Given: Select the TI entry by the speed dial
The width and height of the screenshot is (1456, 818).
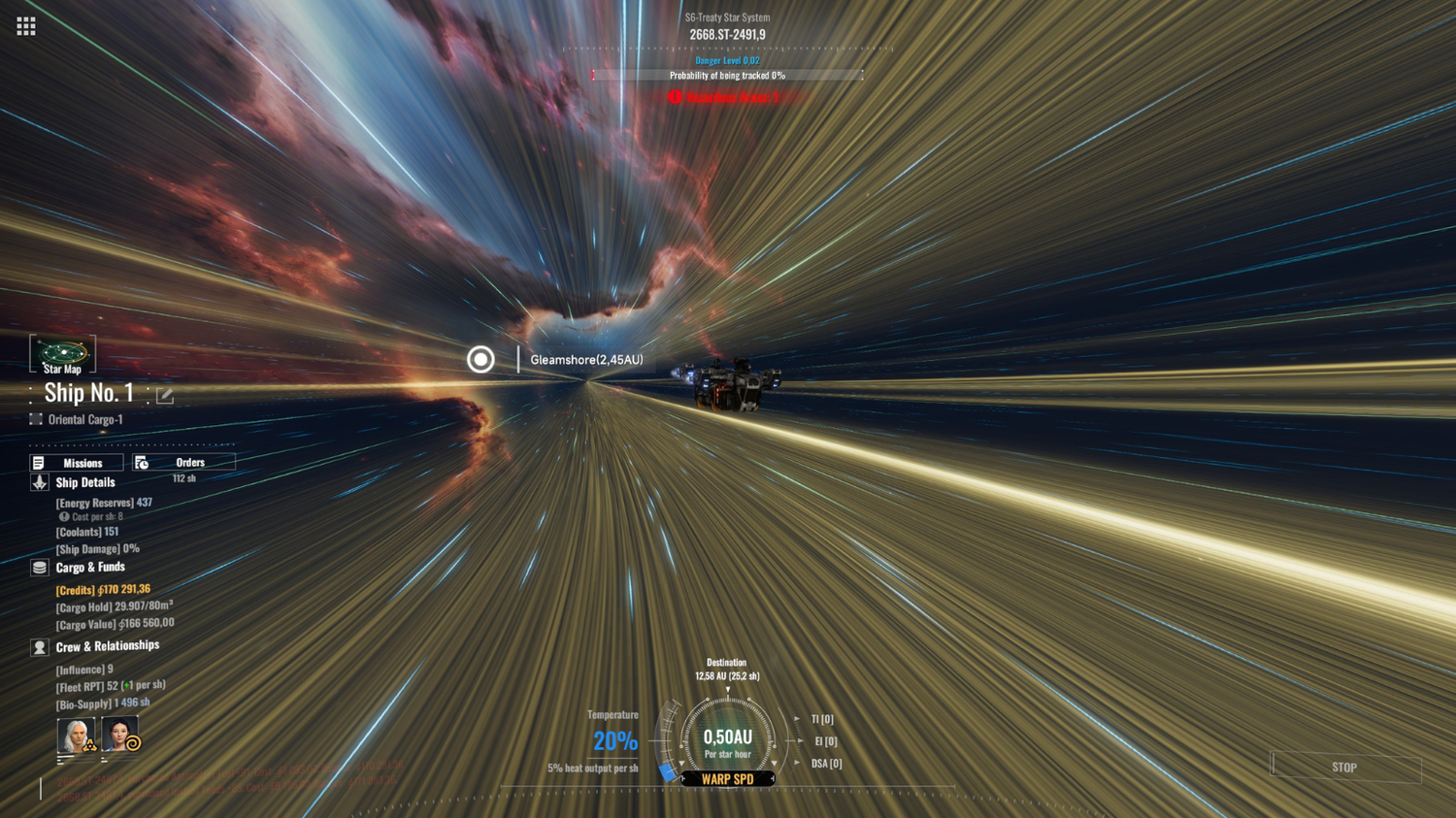Looking at the screenshot, I should pyautogui.click(x=821, y=719).
